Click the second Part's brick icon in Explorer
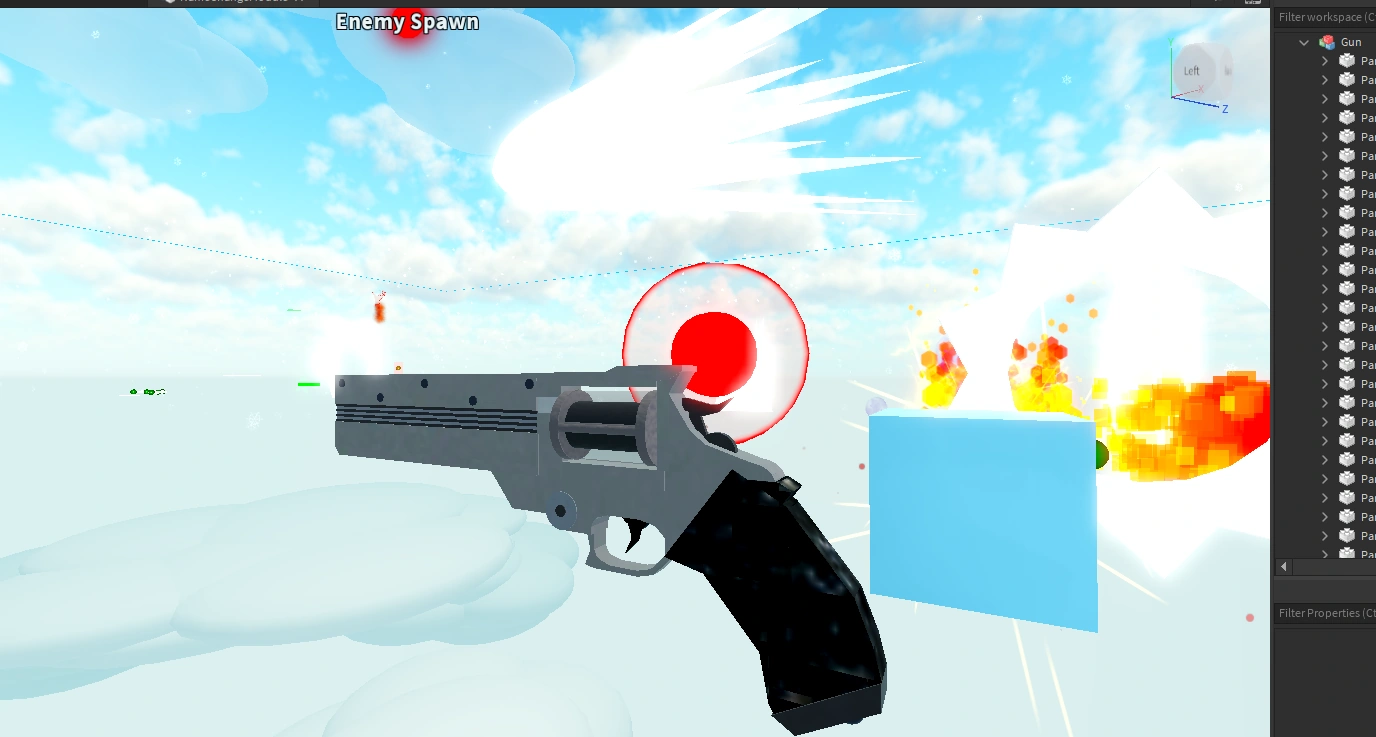Viewport: 1376px width, 737px height. [x=1347, y=80]
